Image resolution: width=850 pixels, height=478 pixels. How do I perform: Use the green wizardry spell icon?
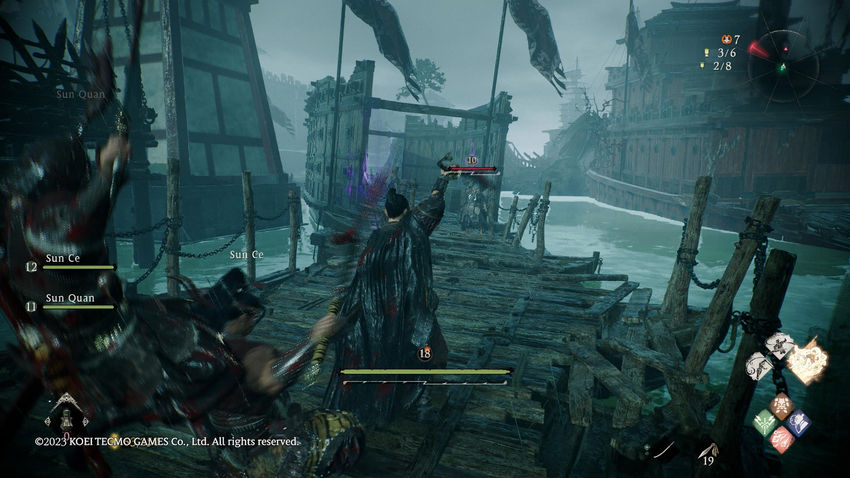click(765, 421)
